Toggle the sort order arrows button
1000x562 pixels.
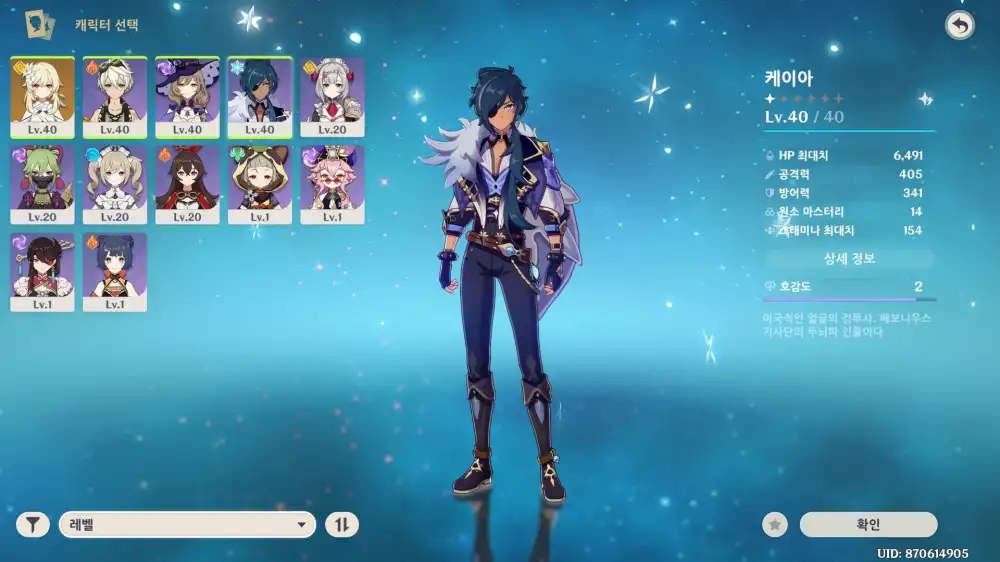point(343,524)
